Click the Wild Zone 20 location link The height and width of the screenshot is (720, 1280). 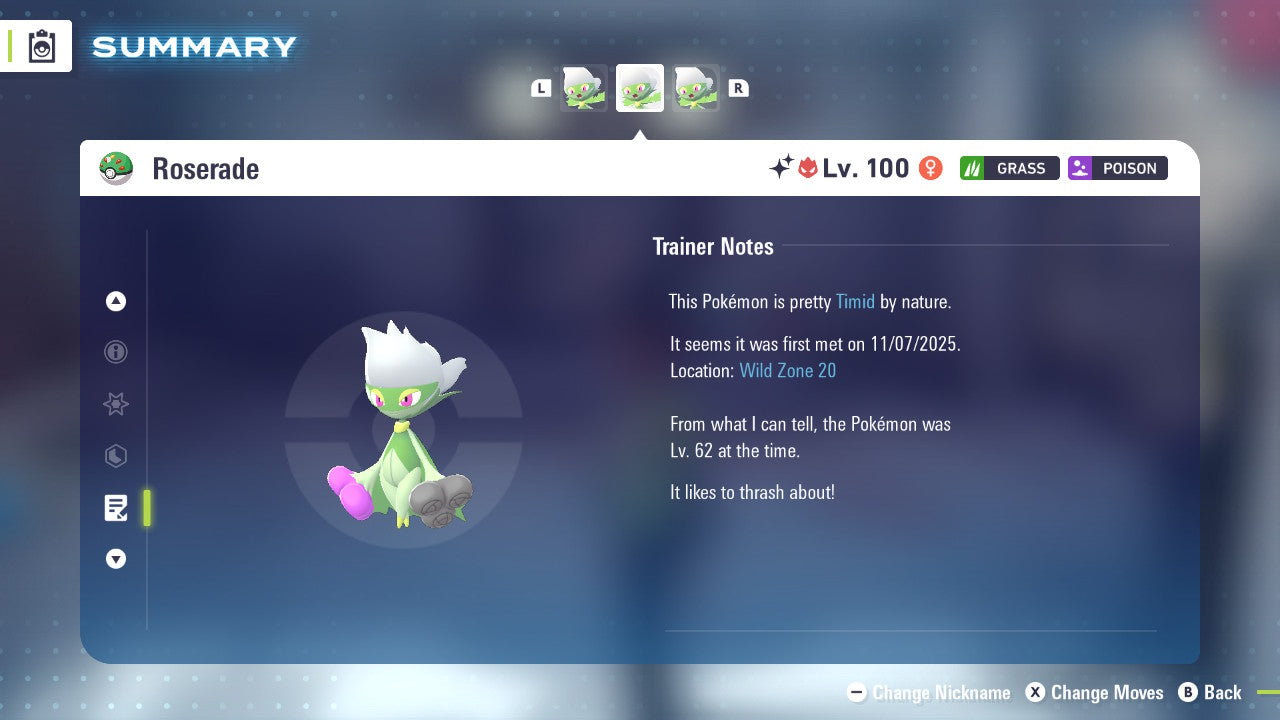[x=788, y=370]
